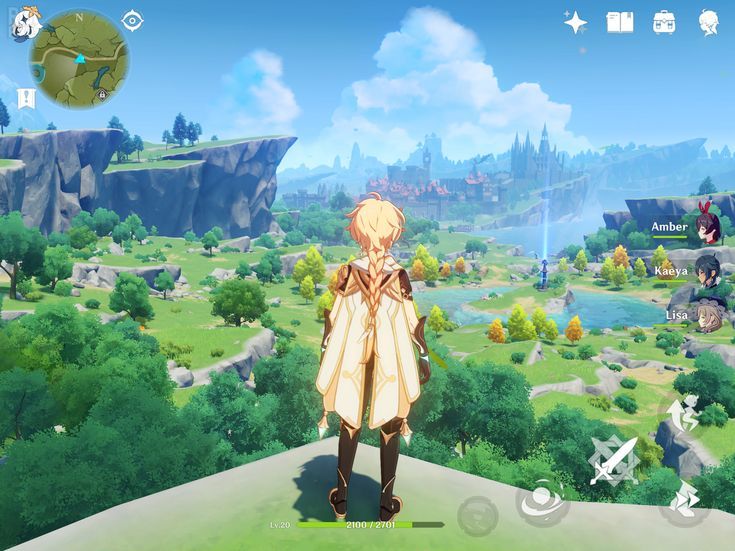This screenshot has width=735, height=551.
Task: Activate the dimmed elemental burst button
Action: coord(477,516)
